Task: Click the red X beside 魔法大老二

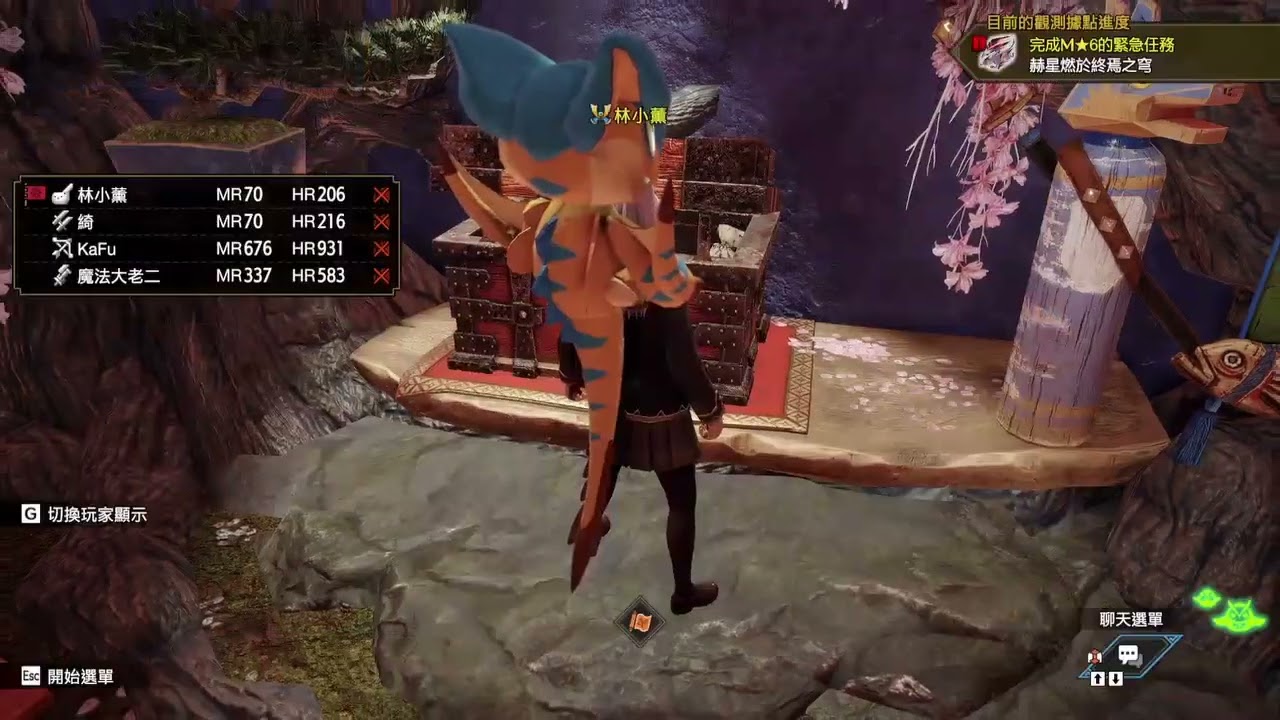Action: [x=381, y=276]
